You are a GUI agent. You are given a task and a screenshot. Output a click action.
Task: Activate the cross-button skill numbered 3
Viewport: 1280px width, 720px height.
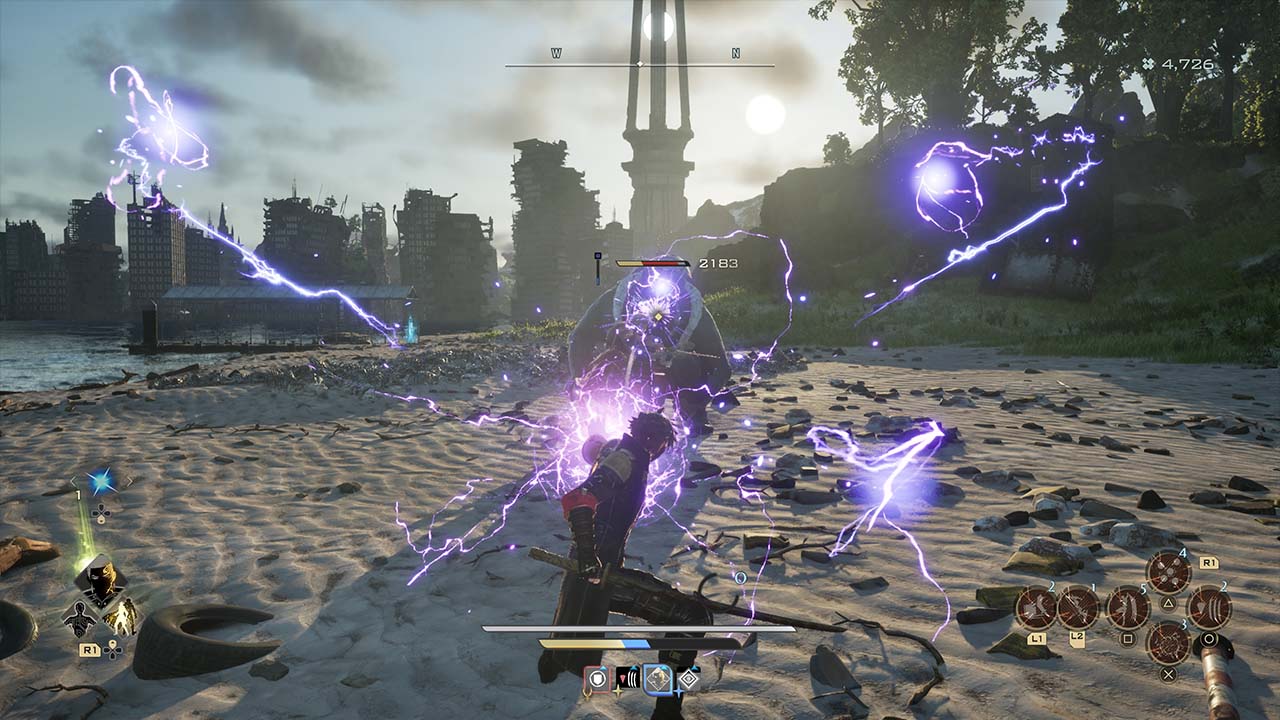1168,642
